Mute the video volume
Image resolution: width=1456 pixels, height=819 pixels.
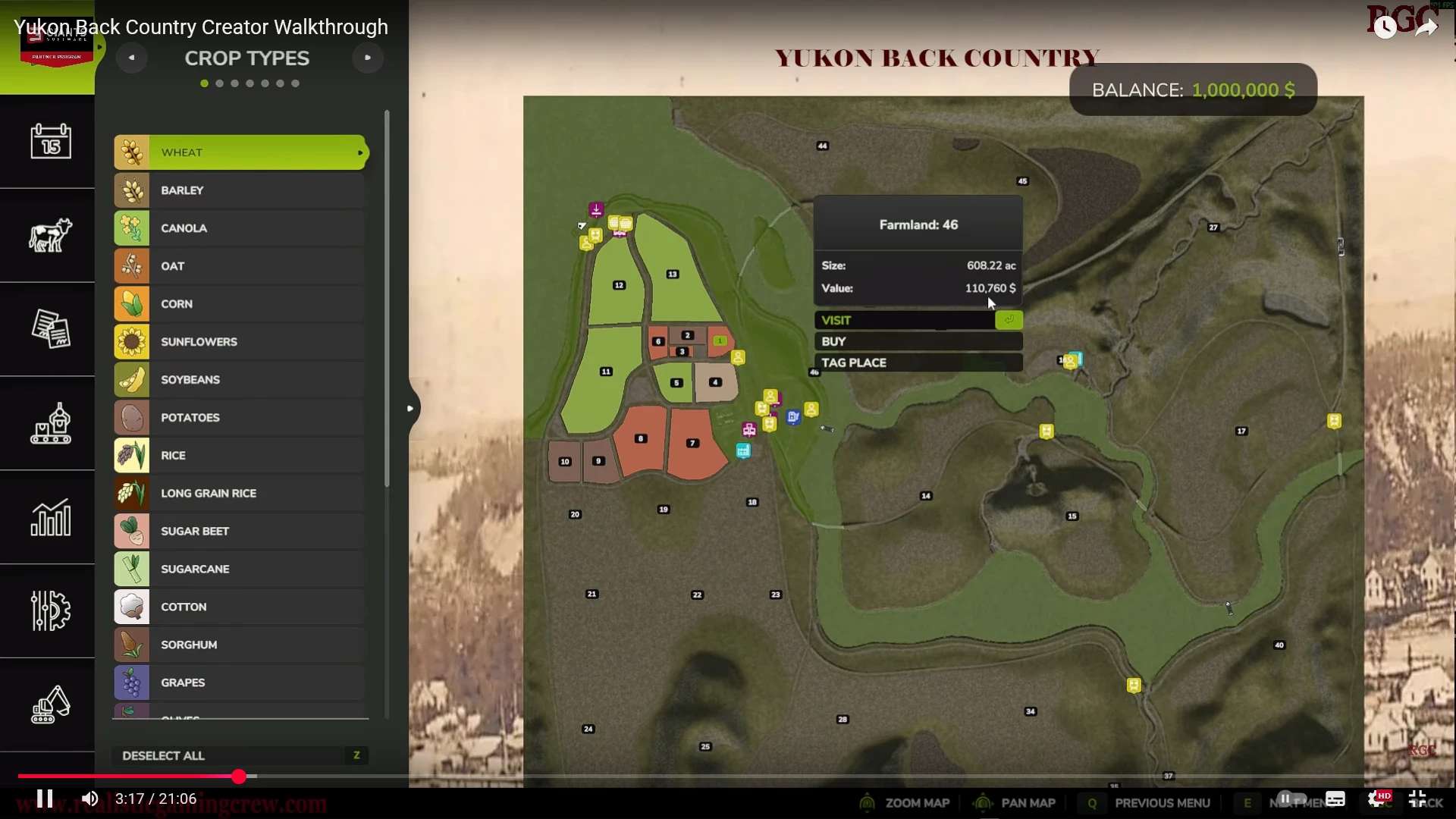[x=89, y=799]
